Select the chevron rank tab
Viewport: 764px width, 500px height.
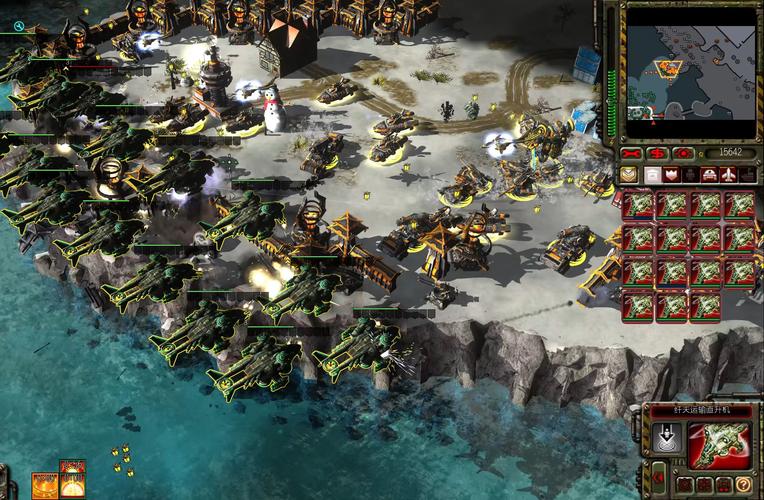pos(628,174)
